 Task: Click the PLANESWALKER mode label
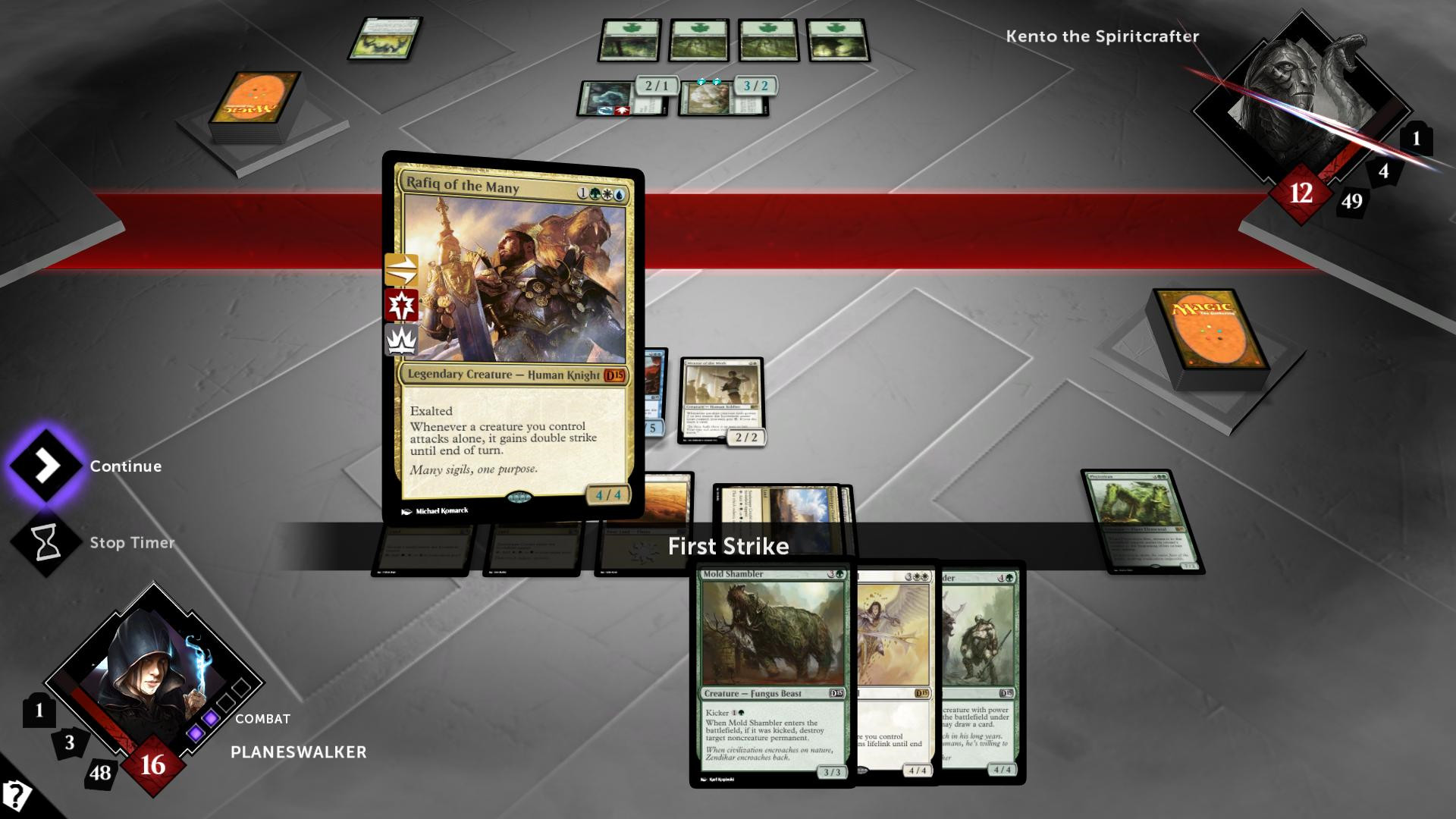298,752
